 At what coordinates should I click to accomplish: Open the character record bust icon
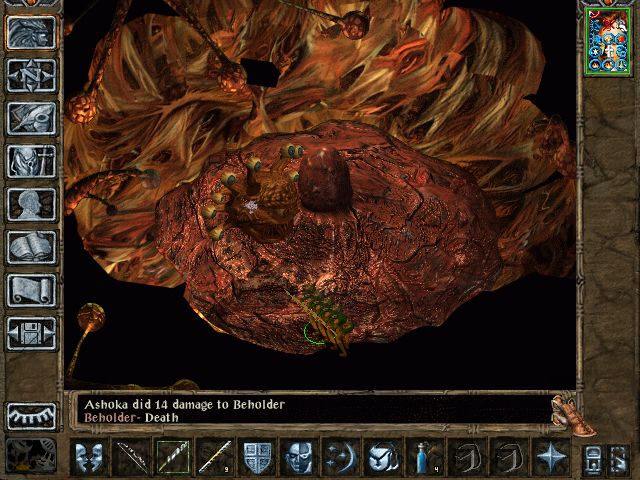(31, 204)
